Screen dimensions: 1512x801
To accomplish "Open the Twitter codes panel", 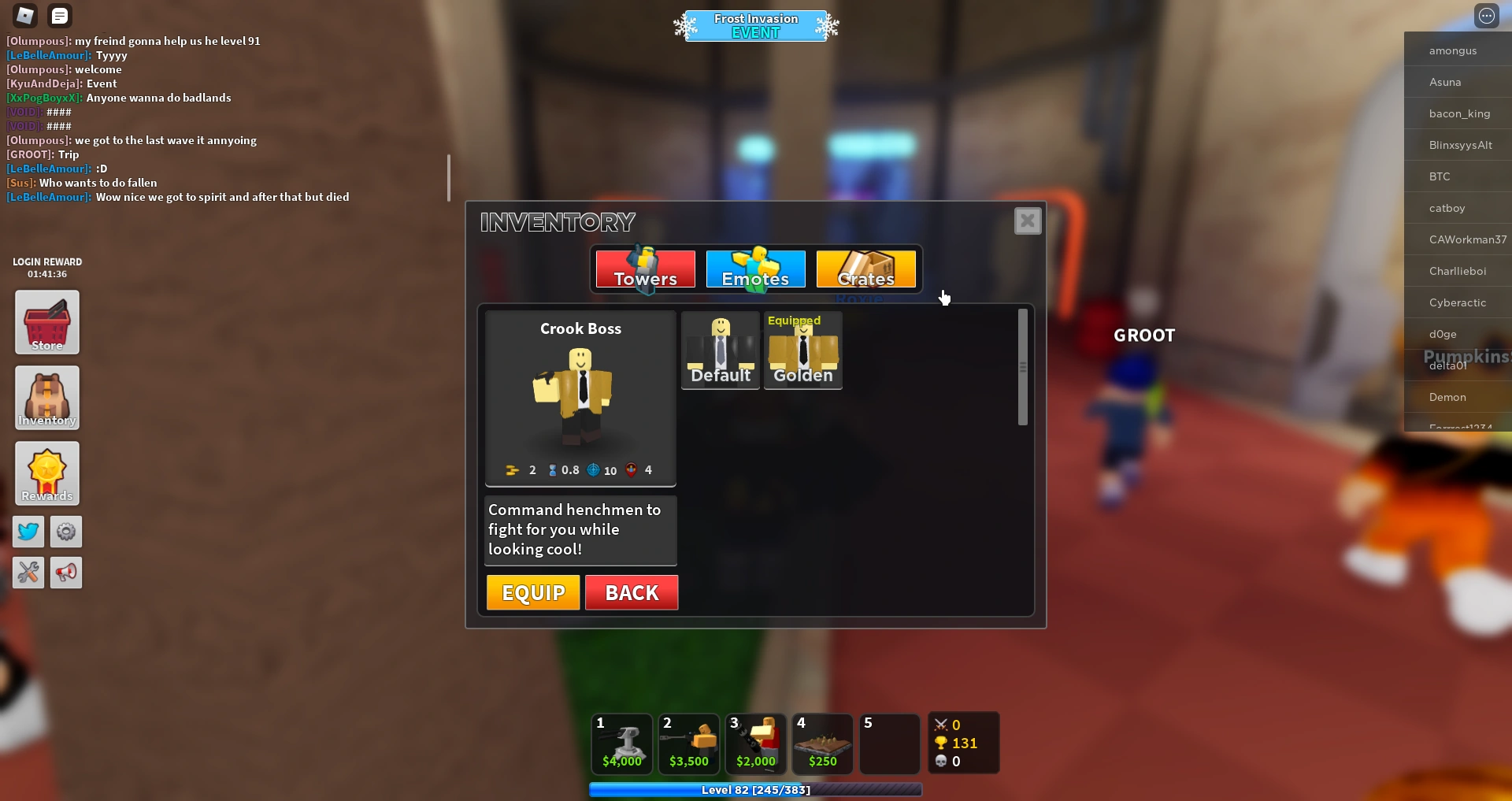I will click(x=28, y=532).
